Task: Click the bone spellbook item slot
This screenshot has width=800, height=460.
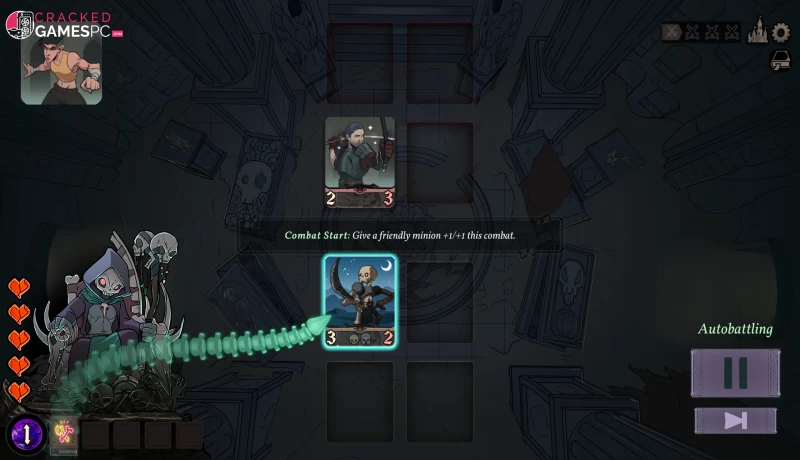Action: [64, 433]
